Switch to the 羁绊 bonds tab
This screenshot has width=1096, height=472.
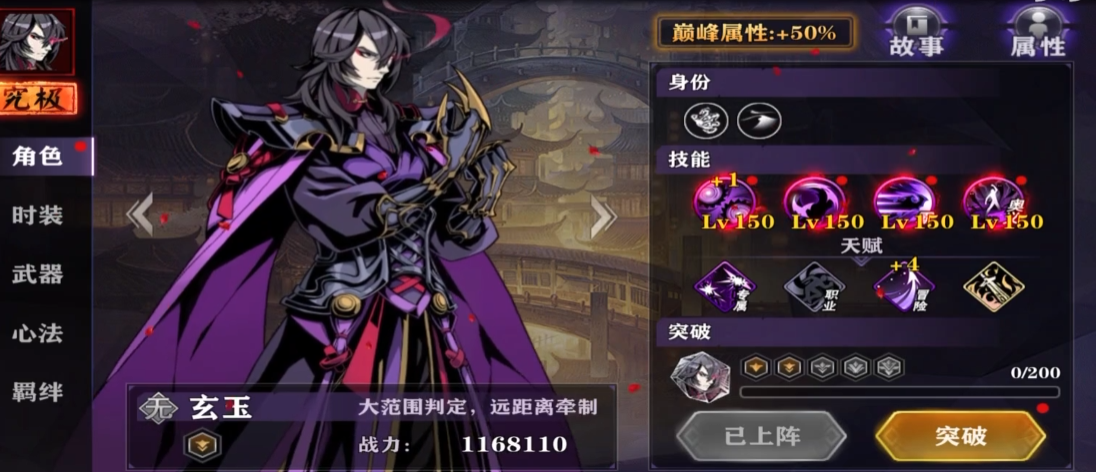pyautogui.click(x=38, y=391)
